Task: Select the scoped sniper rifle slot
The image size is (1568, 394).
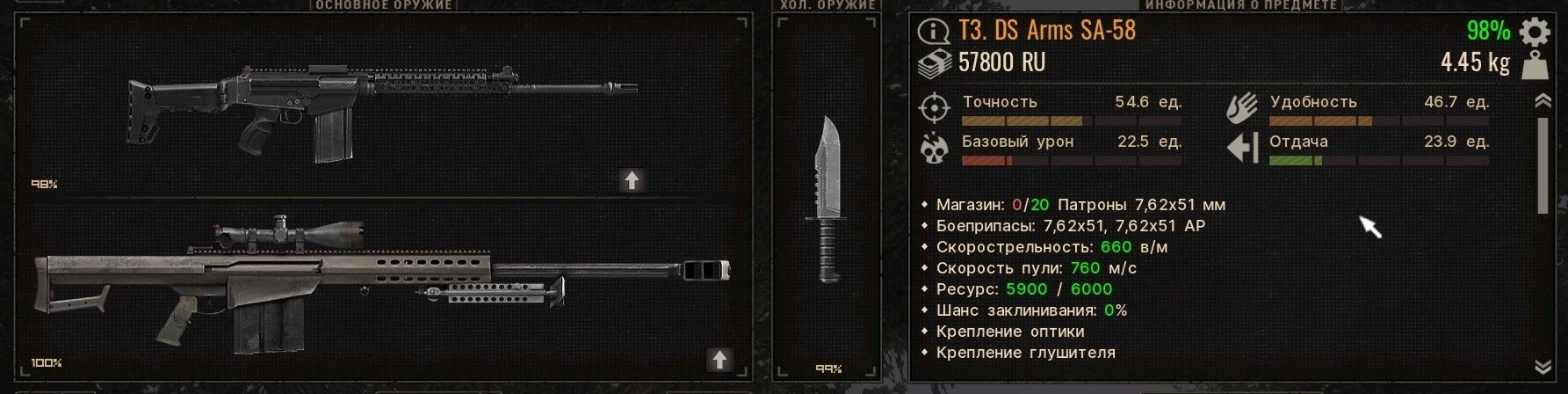Action: pyautogui.click(x=383, y=286)
